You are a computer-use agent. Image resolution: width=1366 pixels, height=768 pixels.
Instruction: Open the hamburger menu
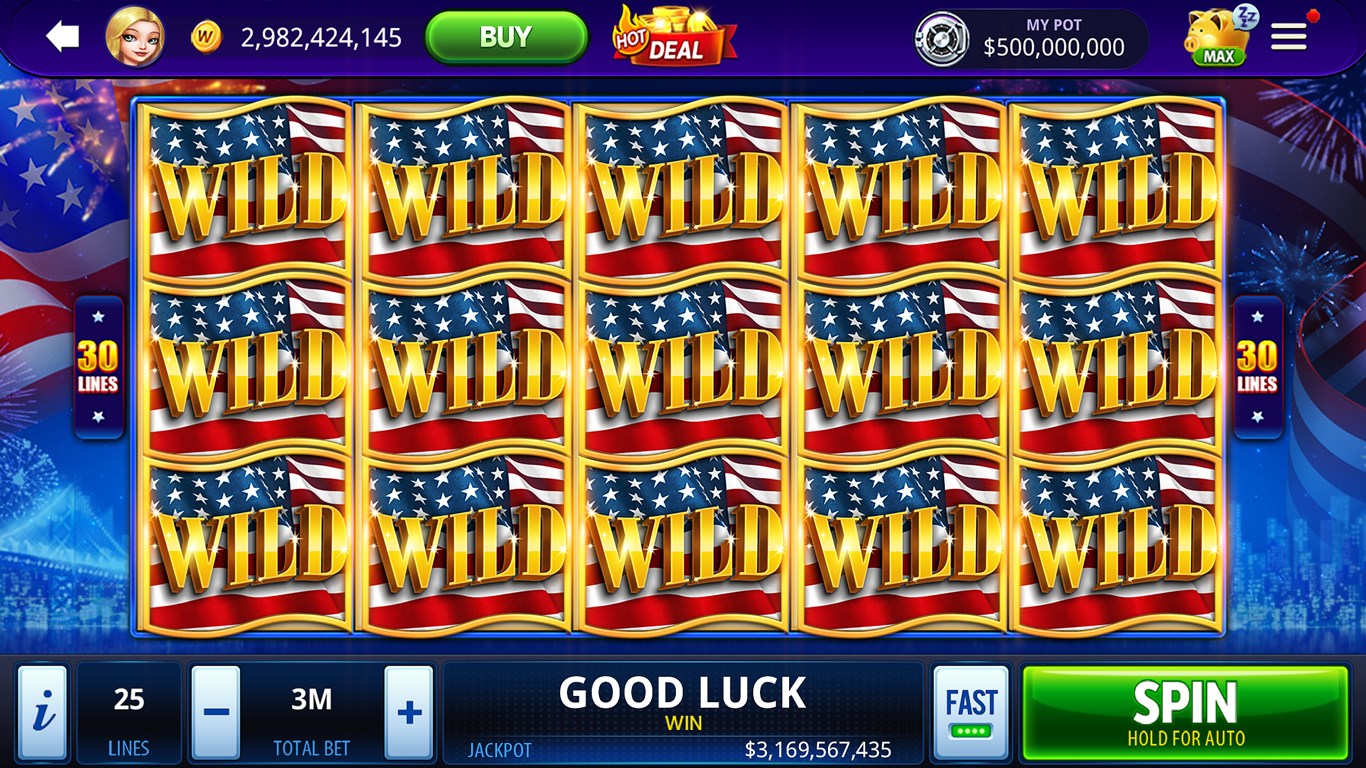tap(1288, 36)
